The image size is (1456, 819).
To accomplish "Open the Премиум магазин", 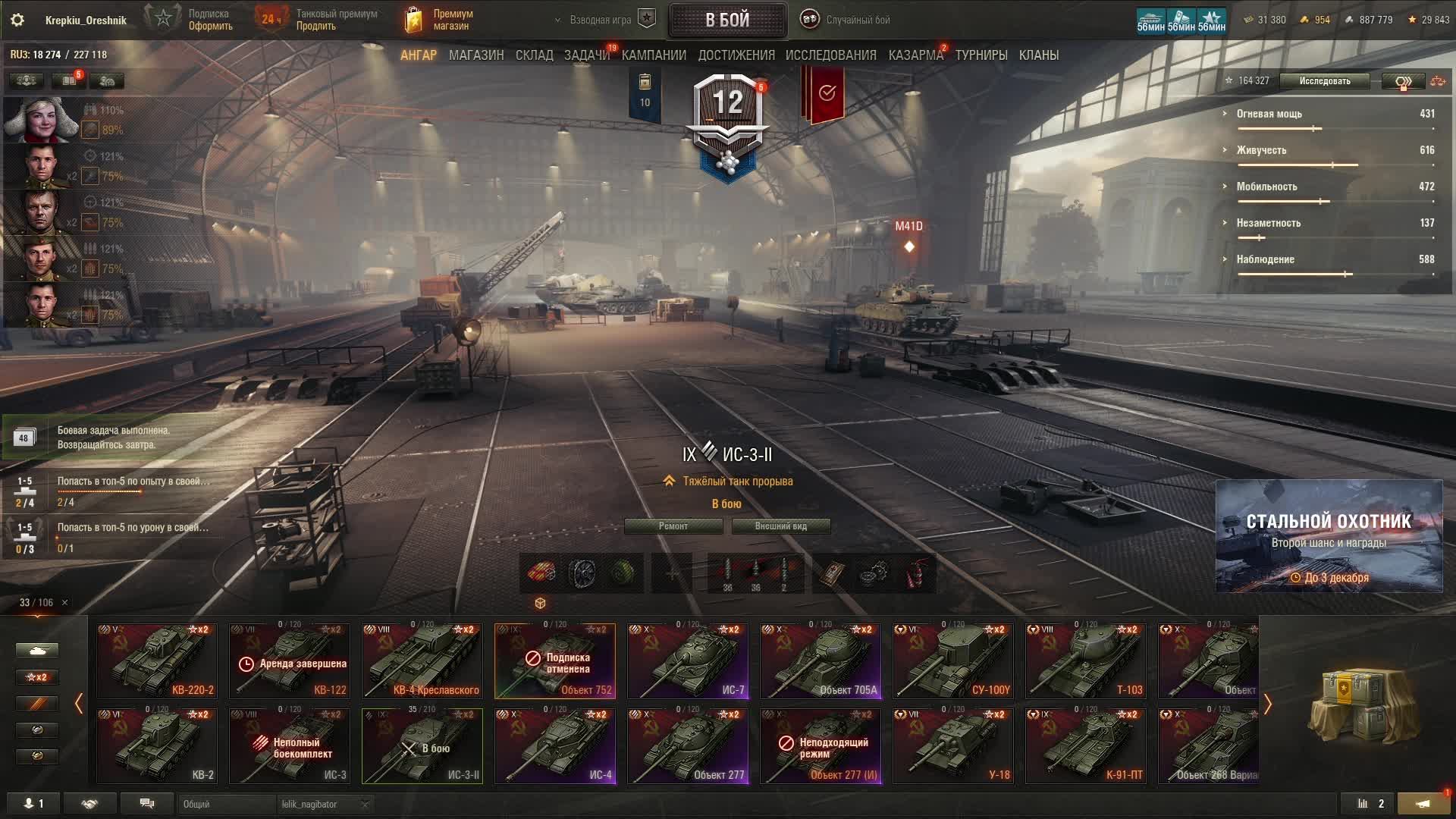I will (440, 20).
